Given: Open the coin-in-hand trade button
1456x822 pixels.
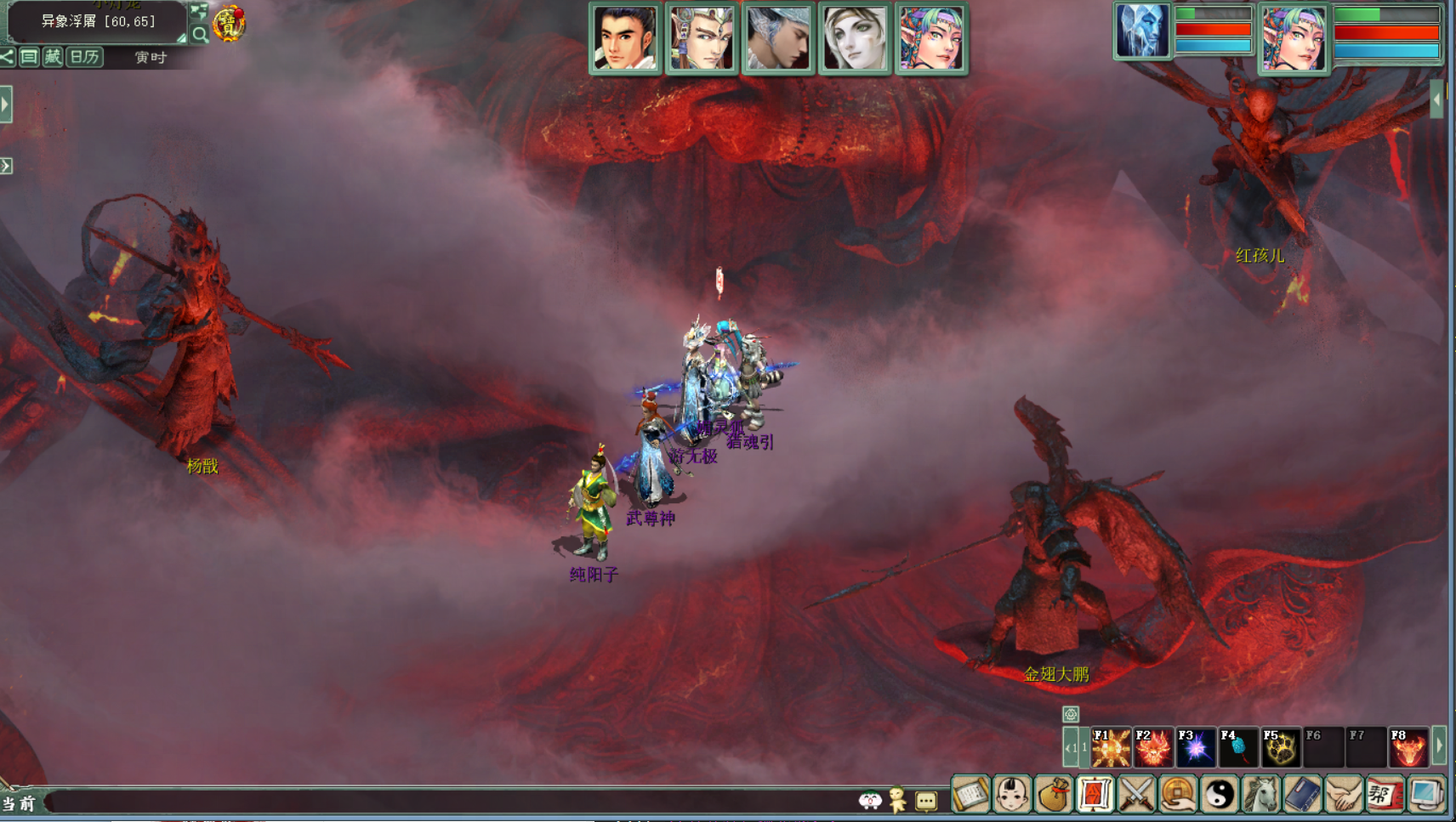Looking at the screenshot, I should 1179,796.
